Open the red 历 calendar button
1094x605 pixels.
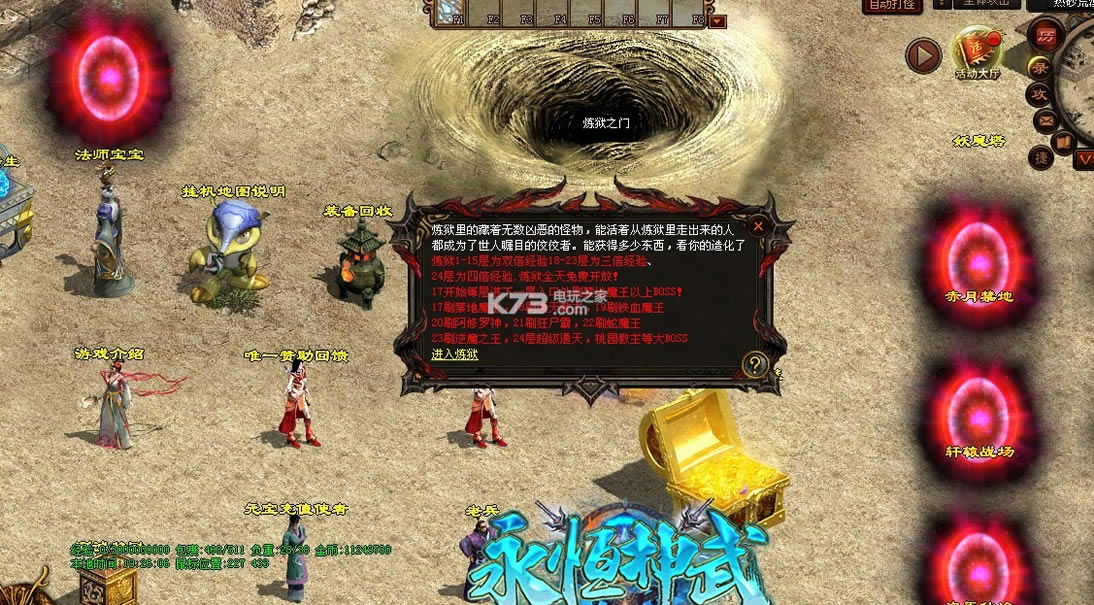tap(1046, 36)
